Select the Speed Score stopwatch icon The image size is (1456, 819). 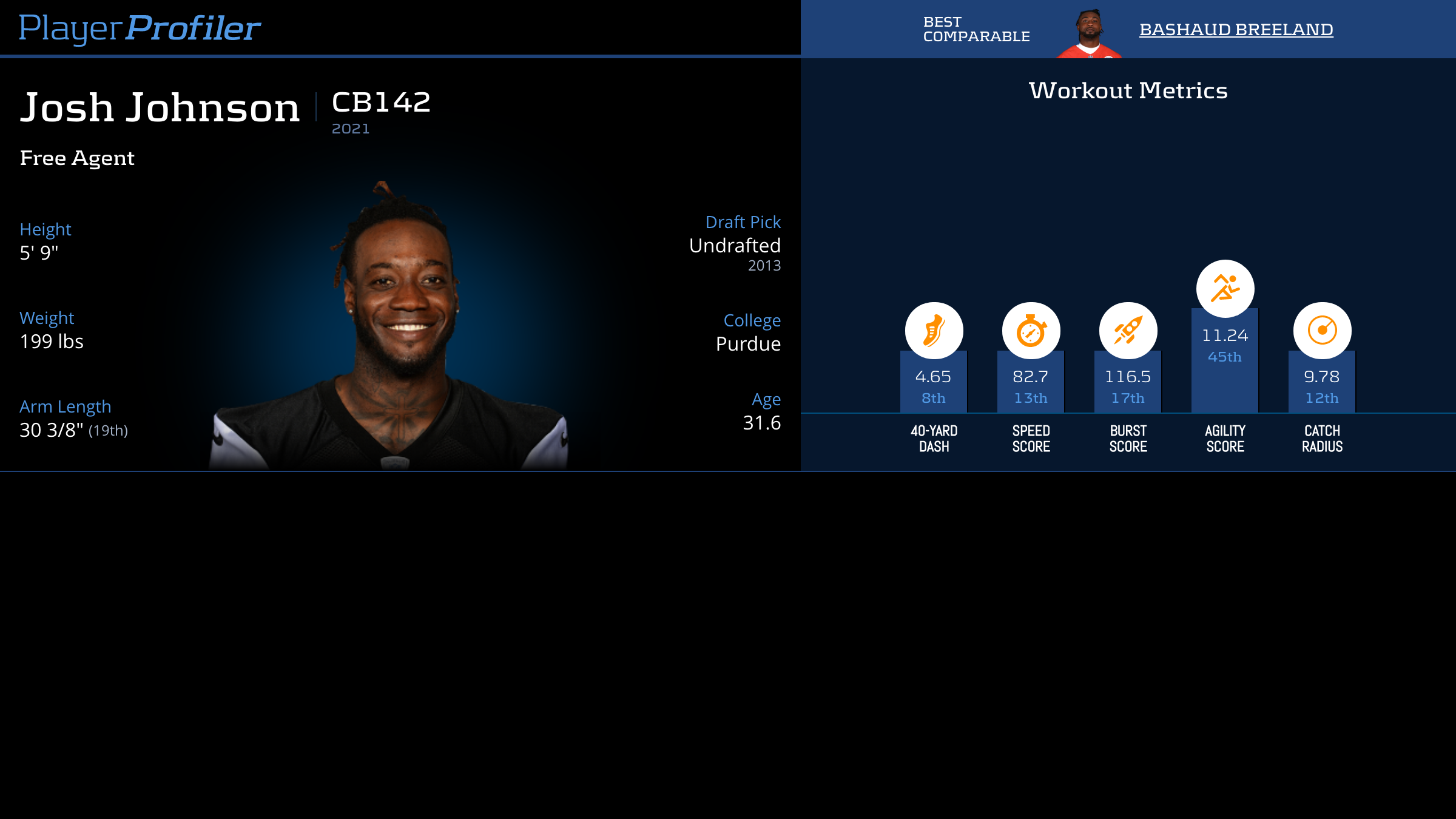tap(1031, 331)
